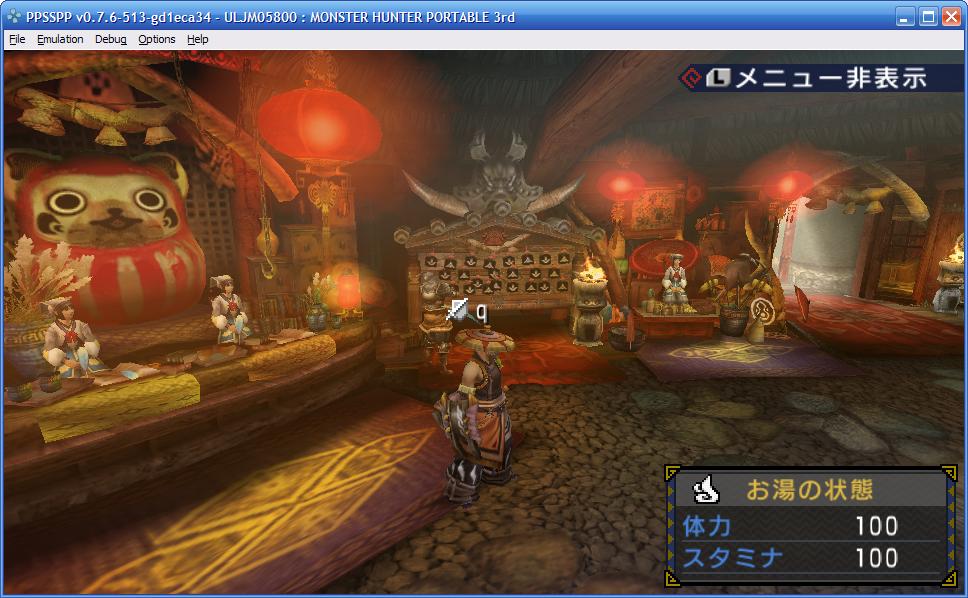
Task: Open the Options menu
Action: pyautogui.click(x=157, y=39)
